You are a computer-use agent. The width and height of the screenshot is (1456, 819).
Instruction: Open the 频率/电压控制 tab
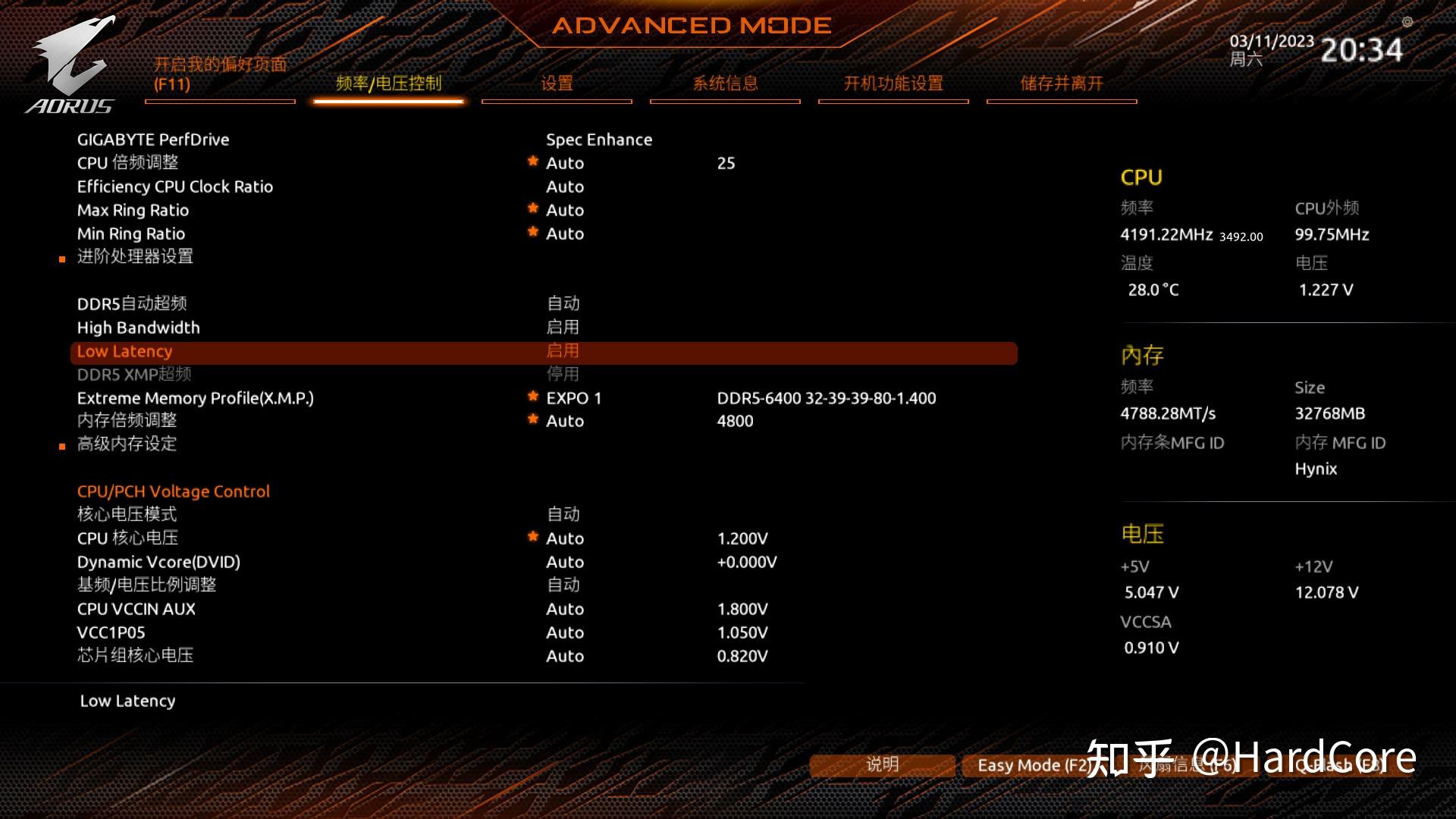[388, 83]
